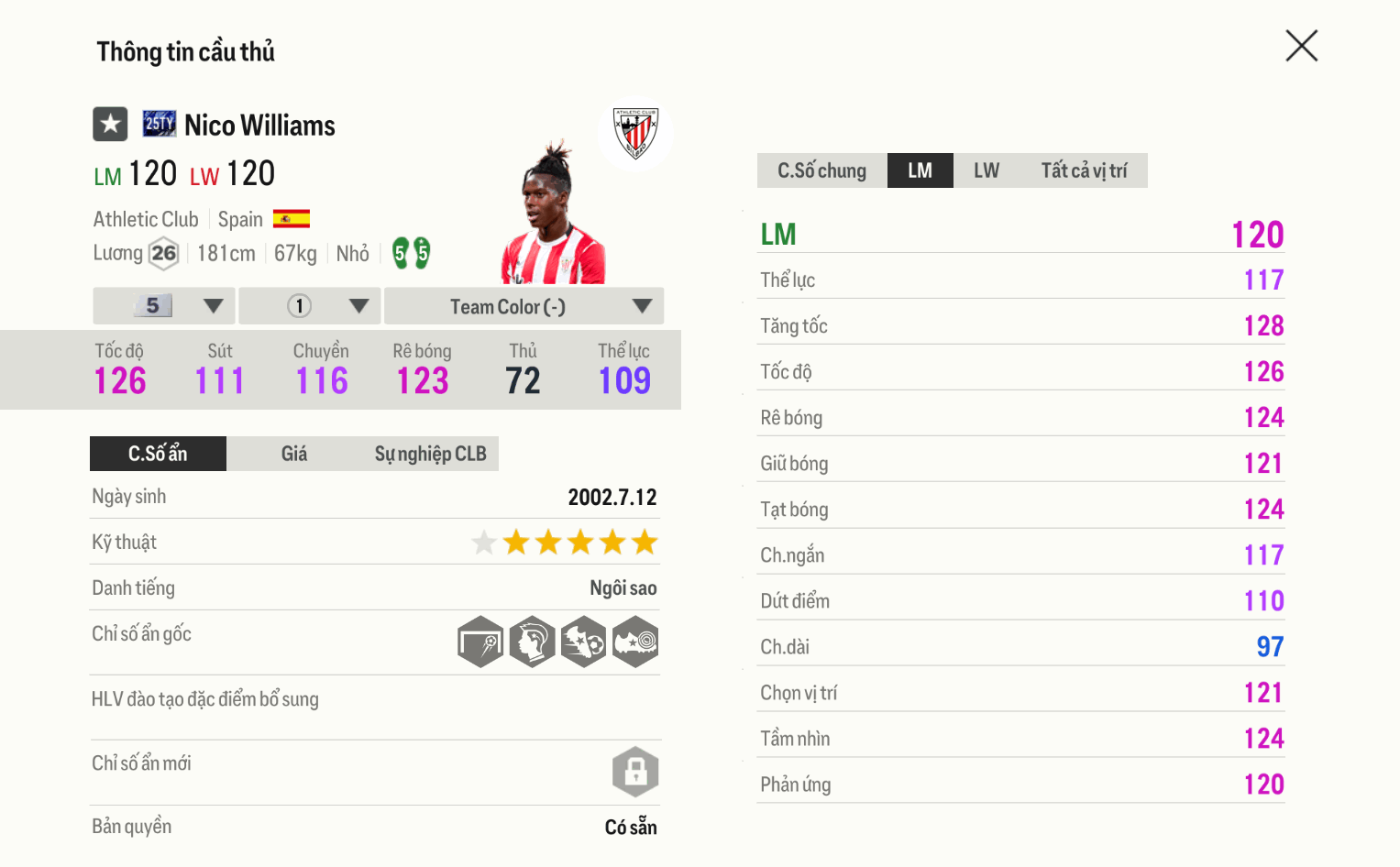Image resolution: width=1400 pixels, height=867 pixels.
Task: Open the level 1 selector dropdown
Action: pos(310,306)
